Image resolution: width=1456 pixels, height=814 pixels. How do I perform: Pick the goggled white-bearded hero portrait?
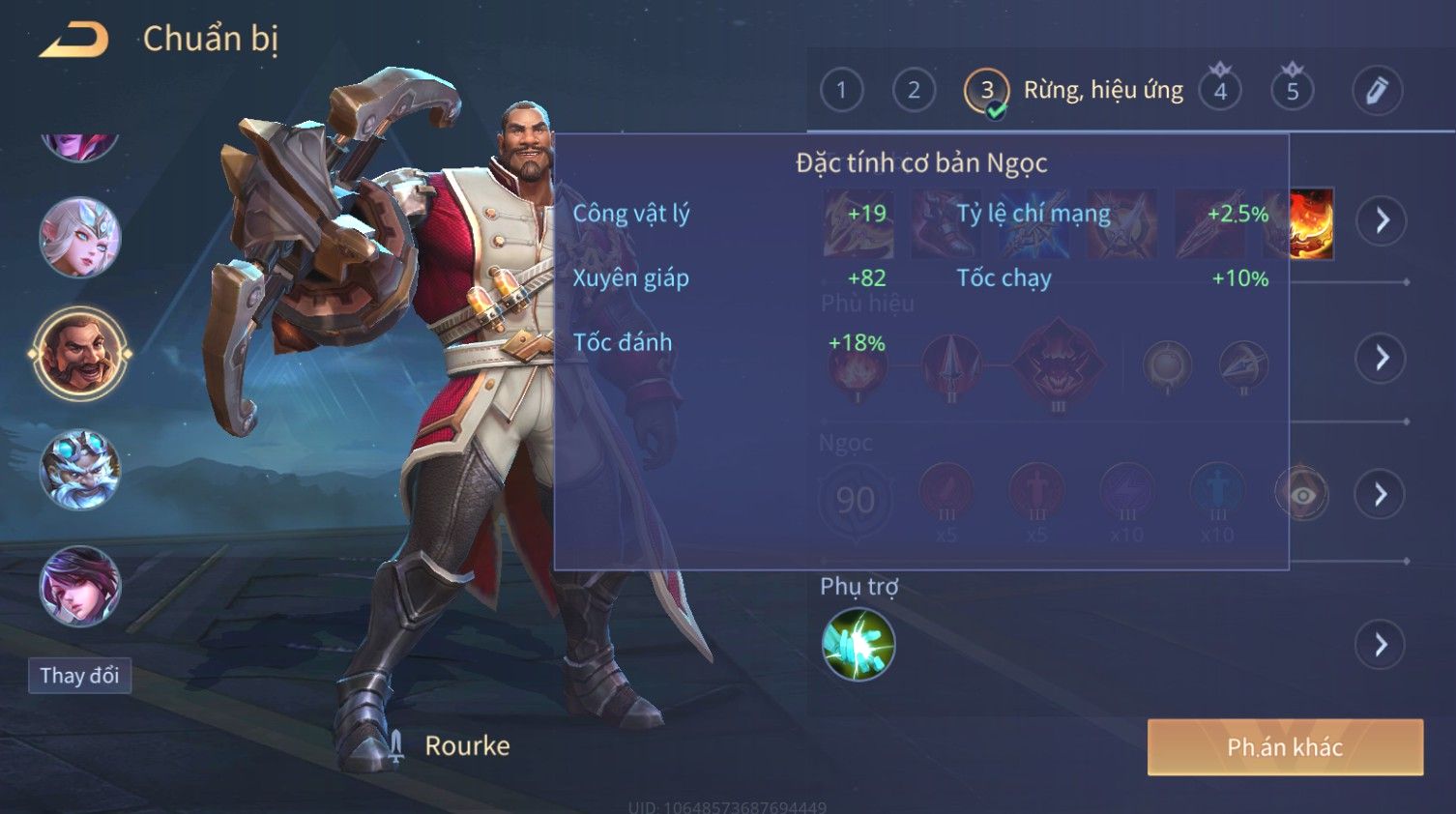[79, 470]
